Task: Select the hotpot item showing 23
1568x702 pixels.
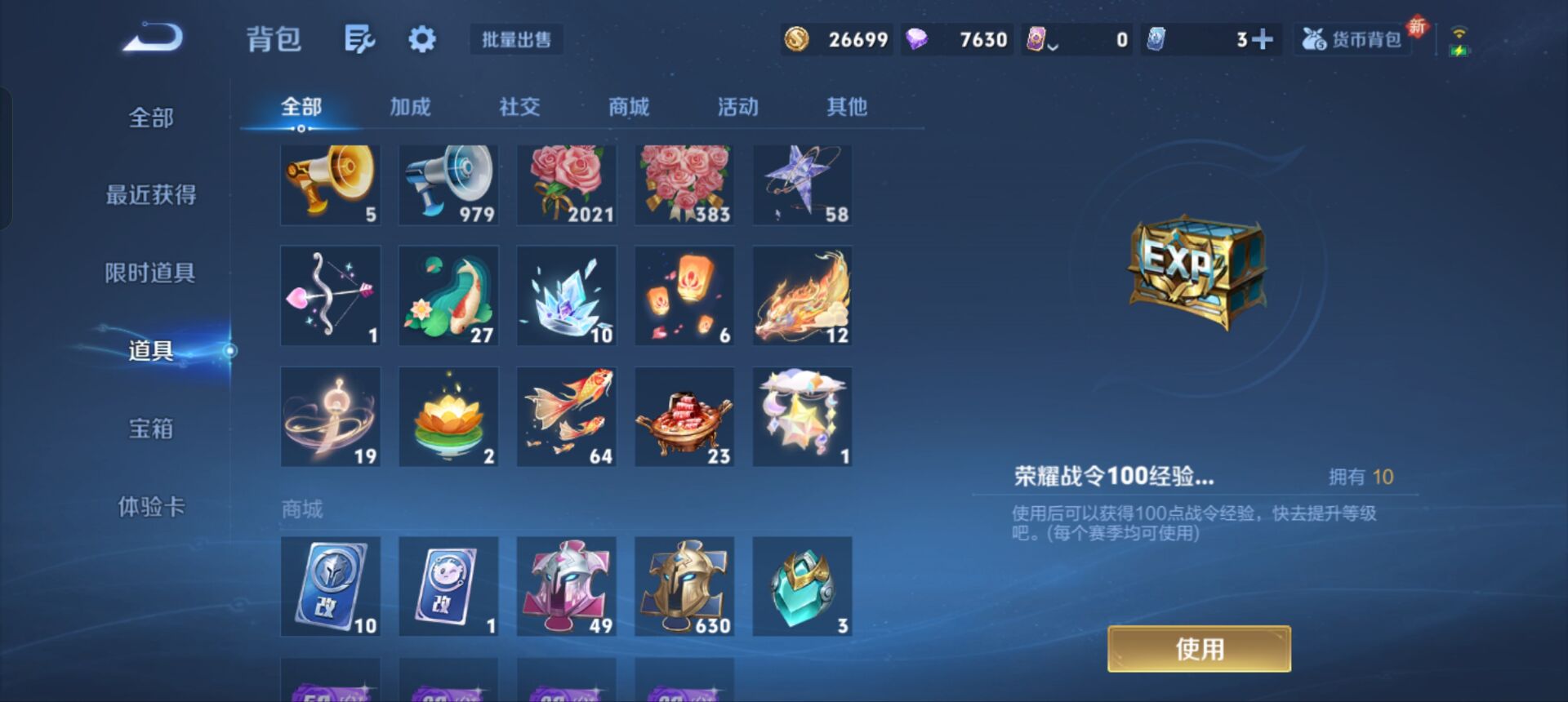Action: click(x=684, y=415)
